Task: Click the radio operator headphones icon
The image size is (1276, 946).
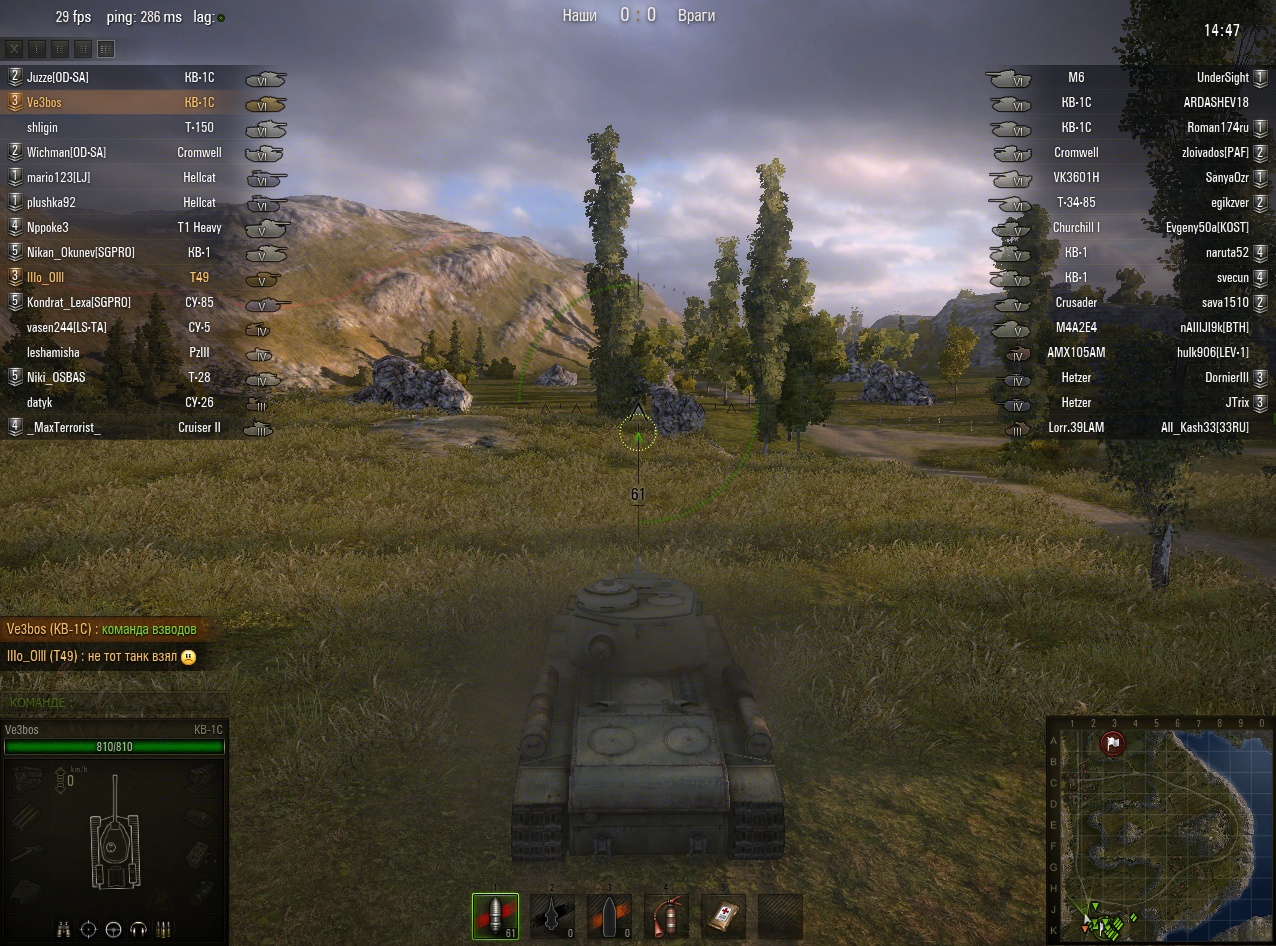Action: 139,929
